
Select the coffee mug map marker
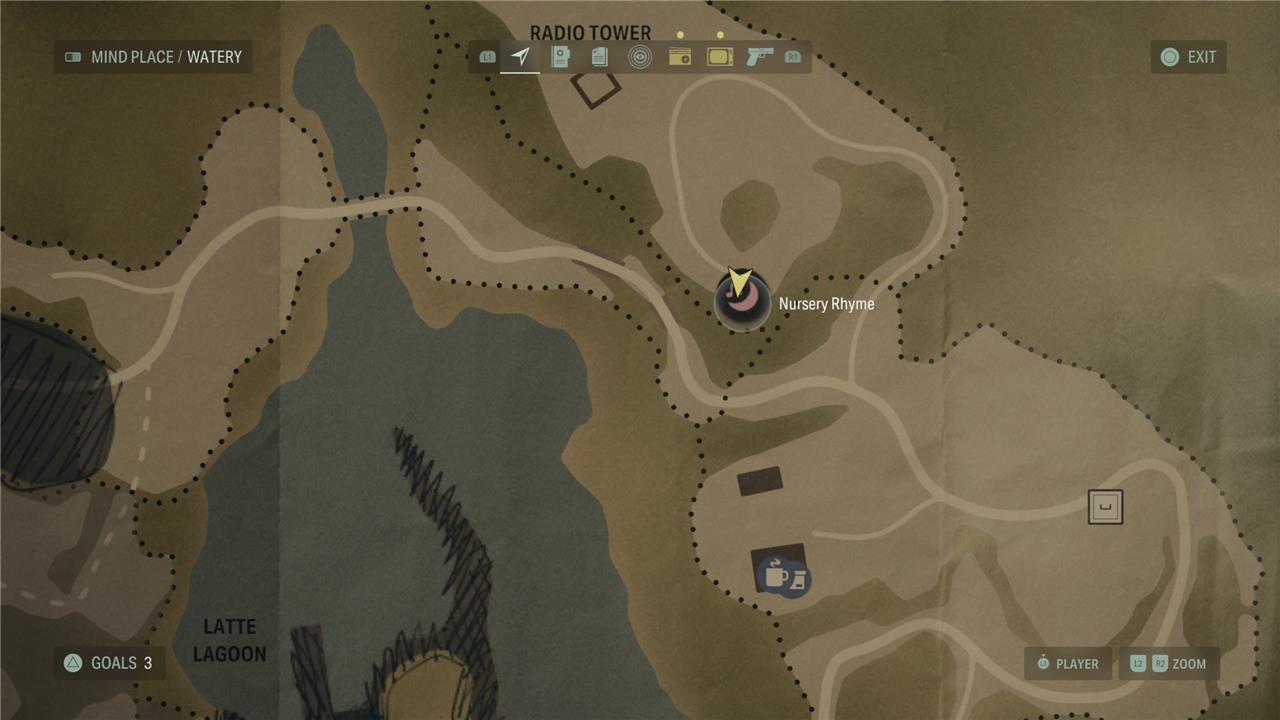click(x=774, y=574)
